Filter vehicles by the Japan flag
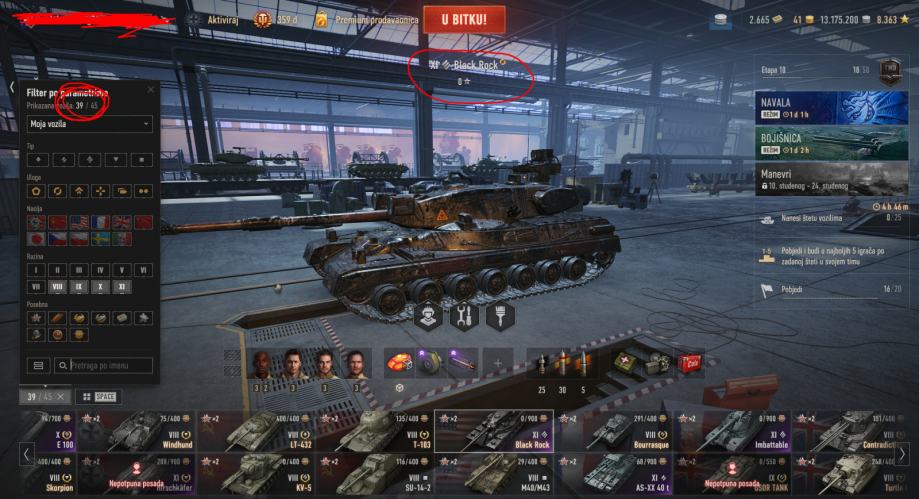Viewport: 919px width, 499px height. pyautogui.click(x=35, y=239)
